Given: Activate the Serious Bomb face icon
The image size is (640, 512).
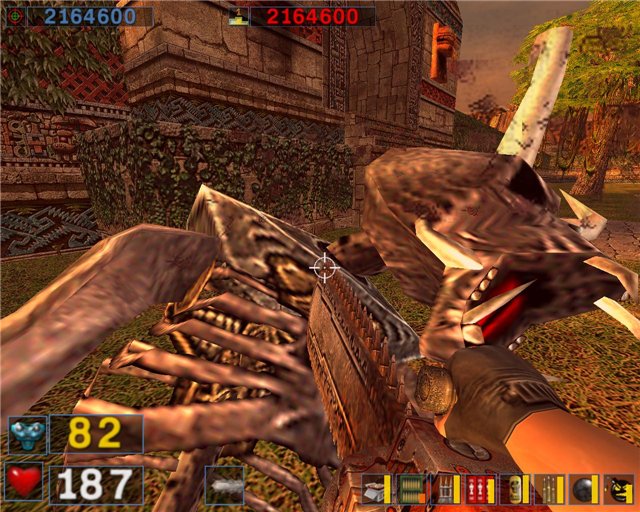Looking at the screenshot, I should coord(619,489).
